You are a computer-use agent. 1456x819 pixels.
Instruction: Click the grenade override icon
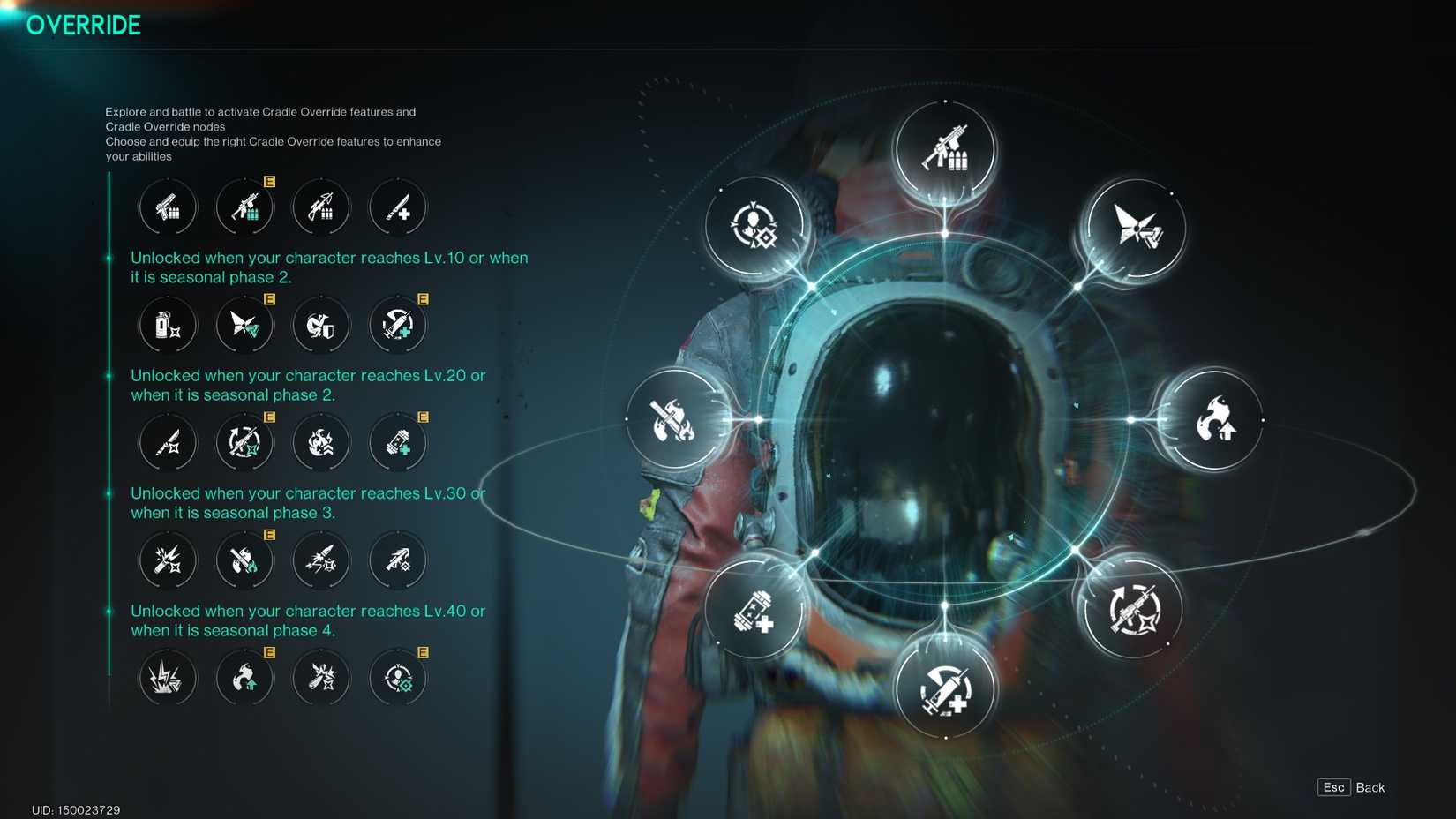point(168,325)
